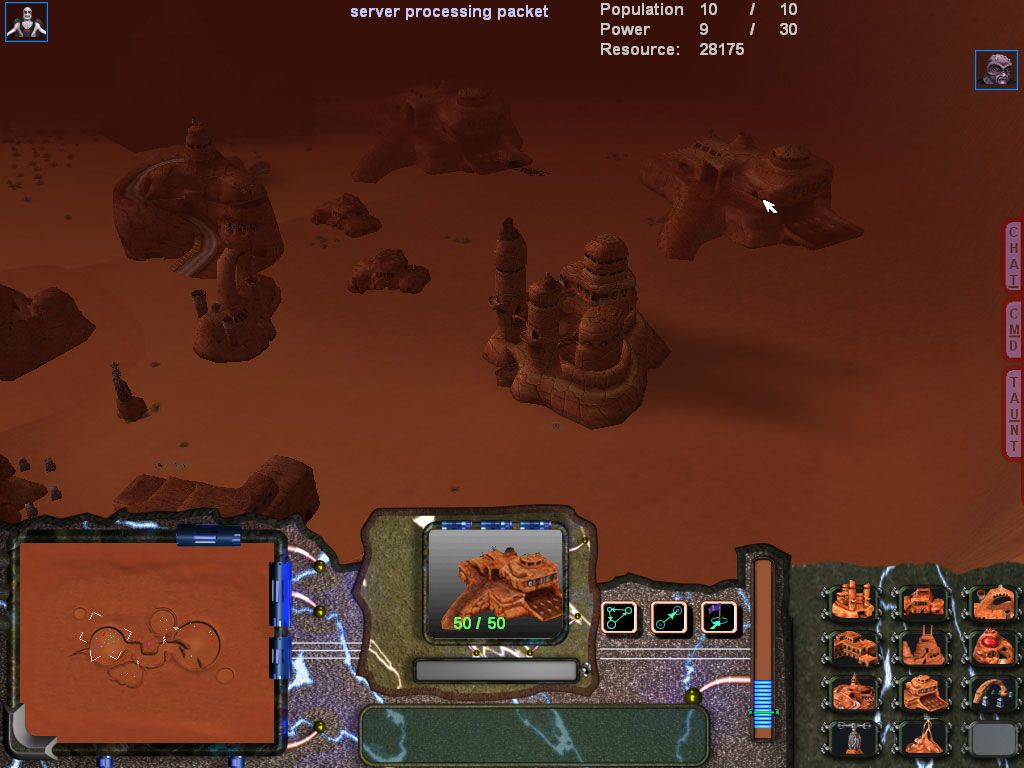Image resolution: width=1024 pixels, height=768 pixels.
Task: Build the curved arch with pylons
Action: (x=990, y=692)
